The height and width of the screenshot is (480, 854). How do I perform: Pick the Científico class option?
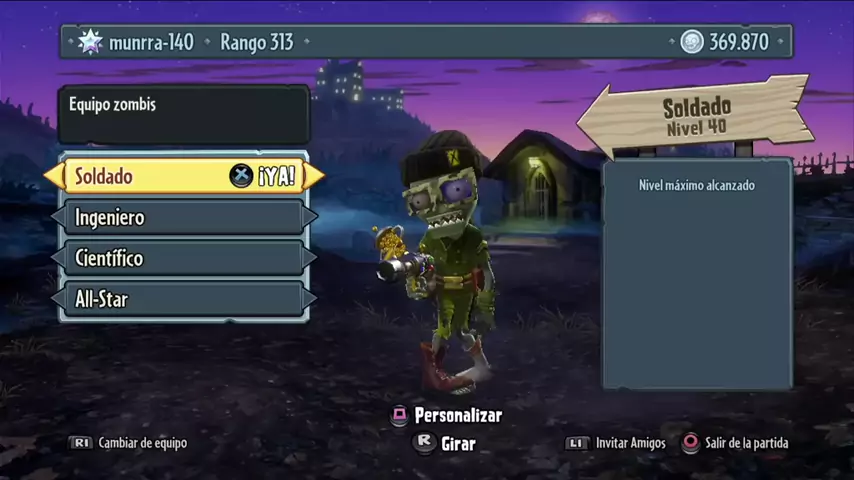(x=184, y=258)
